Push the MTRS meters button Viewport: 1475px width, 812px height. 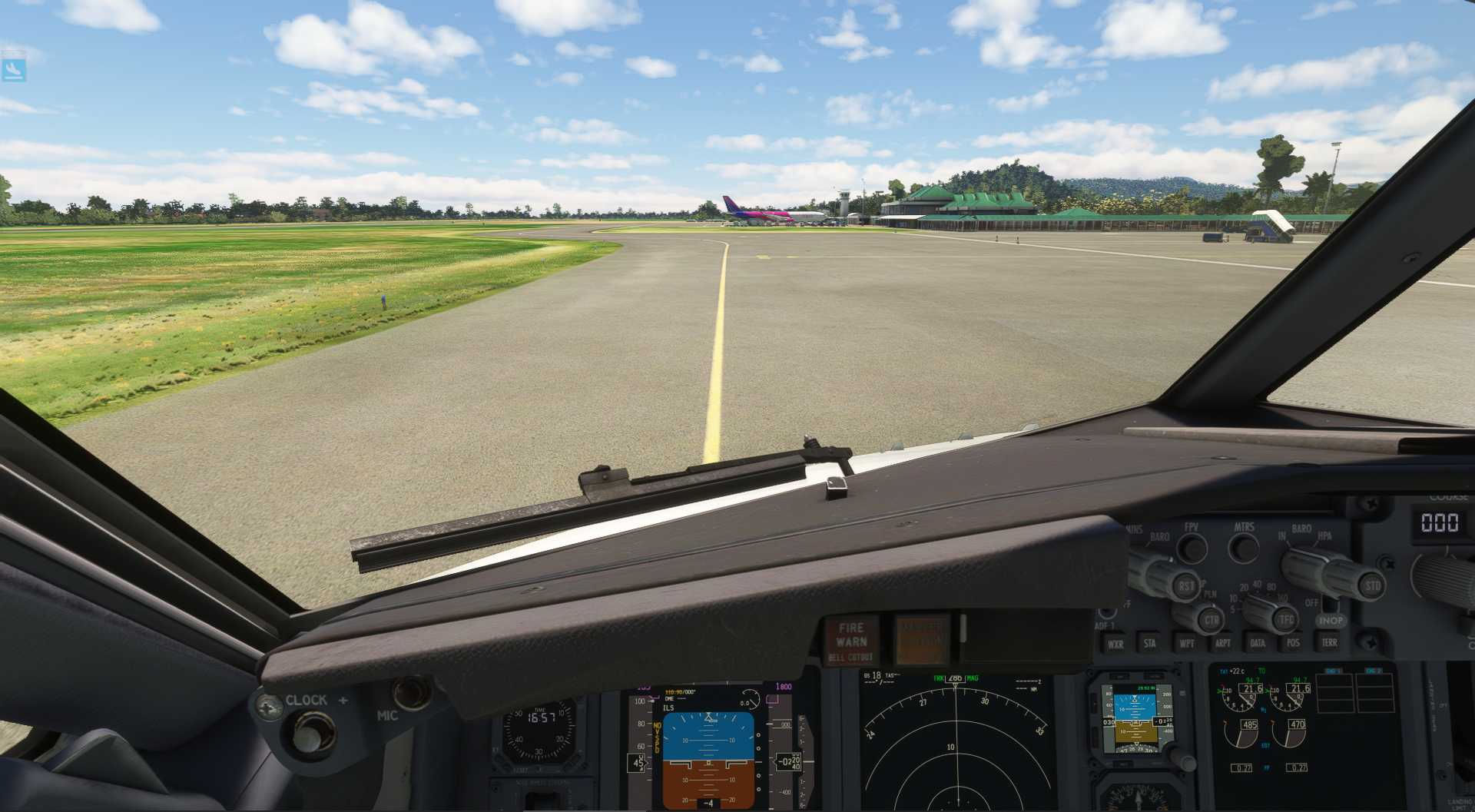point(1243,548)
